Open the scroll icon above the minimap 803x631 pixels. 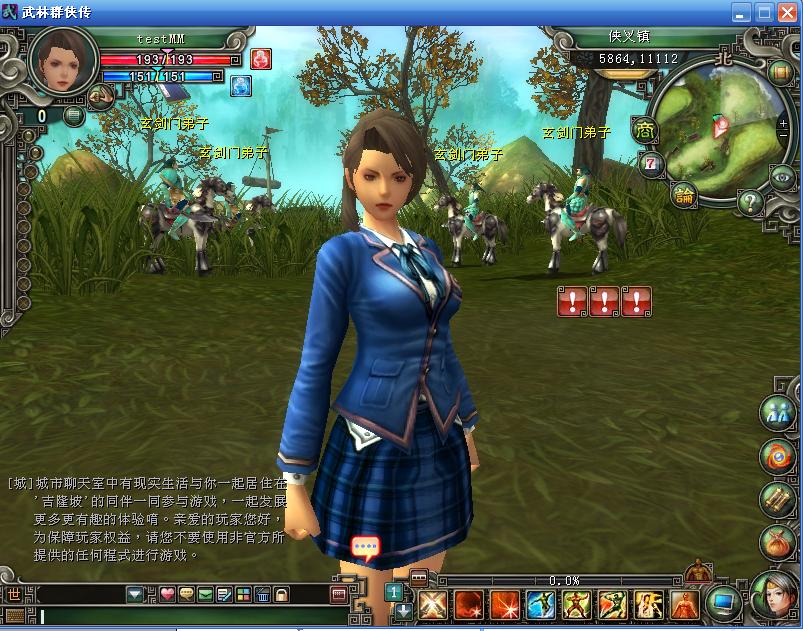point(780,72)
